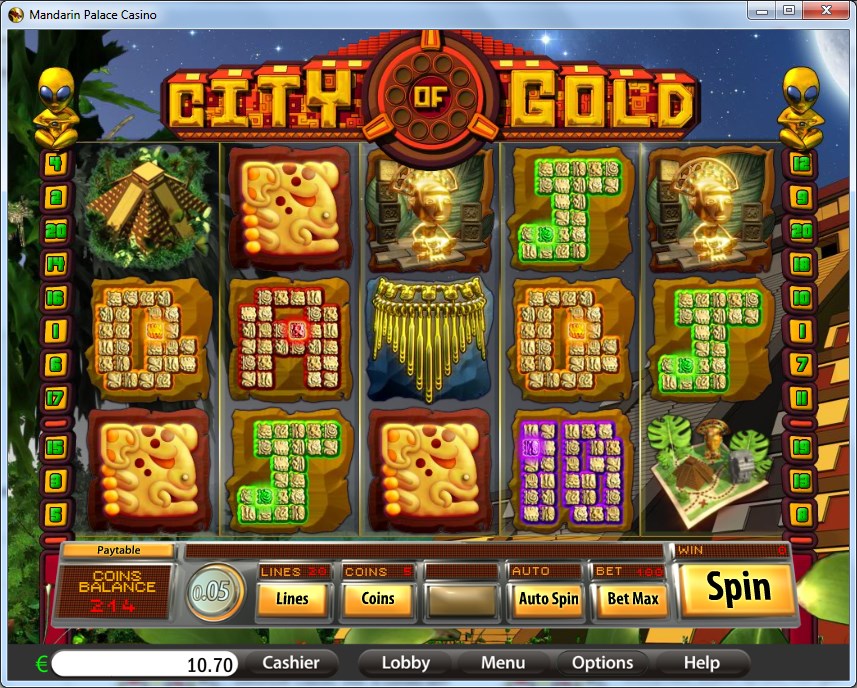This screenshot has width=857, height=688.
Task: Return to the casino Lobby
Action: [405, 662]
